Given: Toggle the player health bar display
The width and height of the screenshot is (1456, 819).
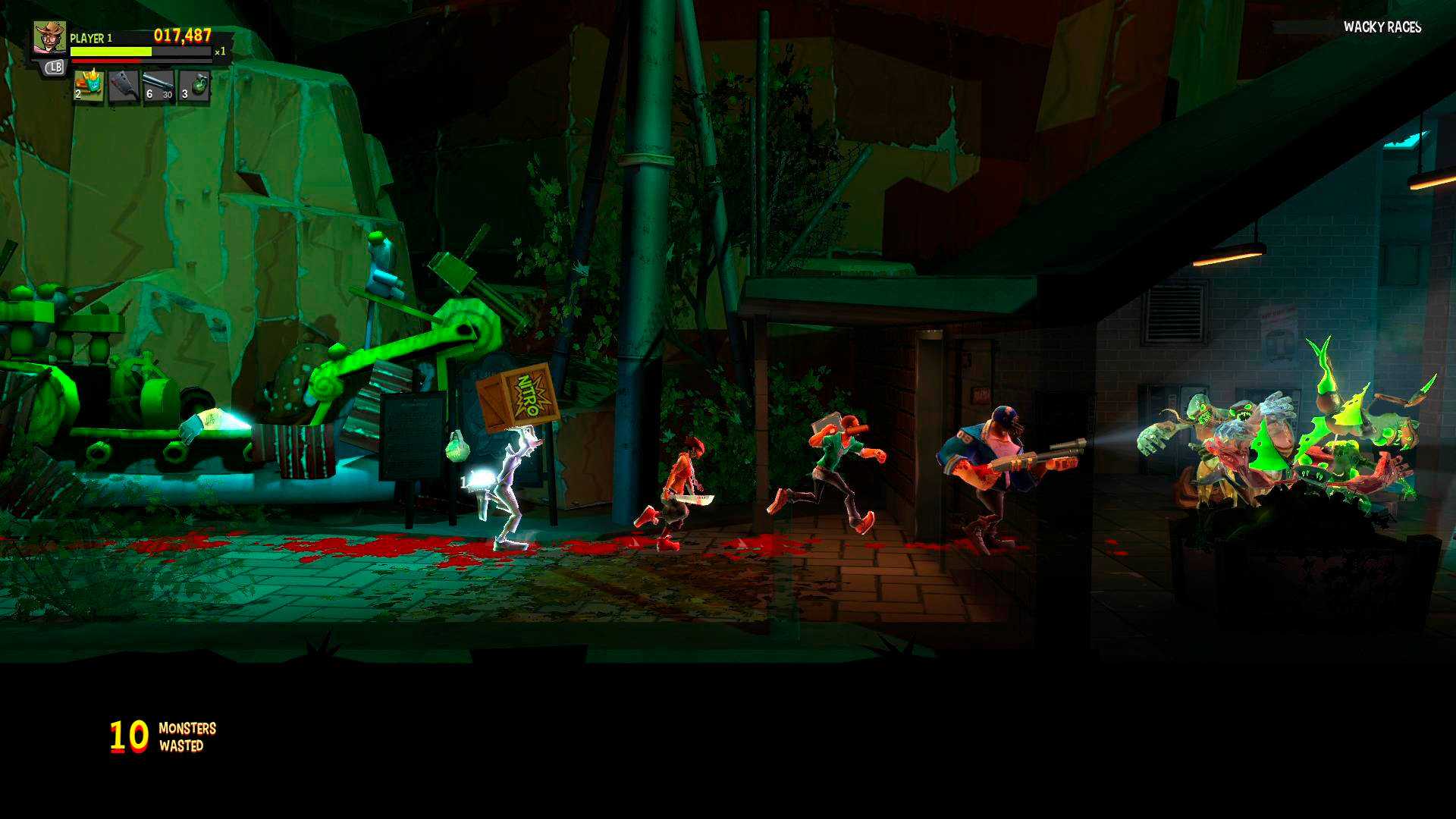Looking at the screenshot, I should click(110, 52).
